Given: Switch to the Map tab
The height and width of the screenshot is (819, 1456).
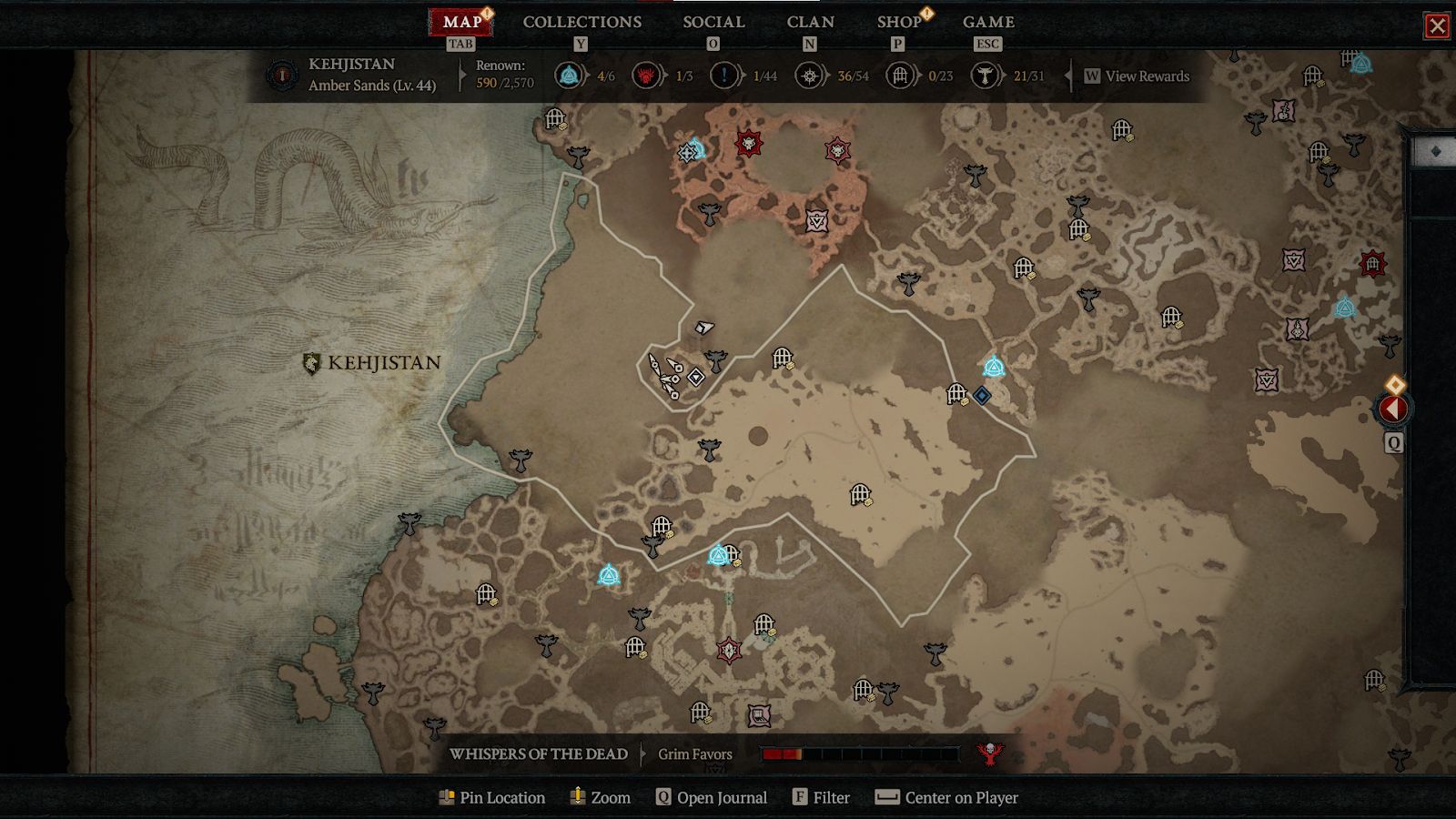Looking at the screenshot, I should click(462, 22).
